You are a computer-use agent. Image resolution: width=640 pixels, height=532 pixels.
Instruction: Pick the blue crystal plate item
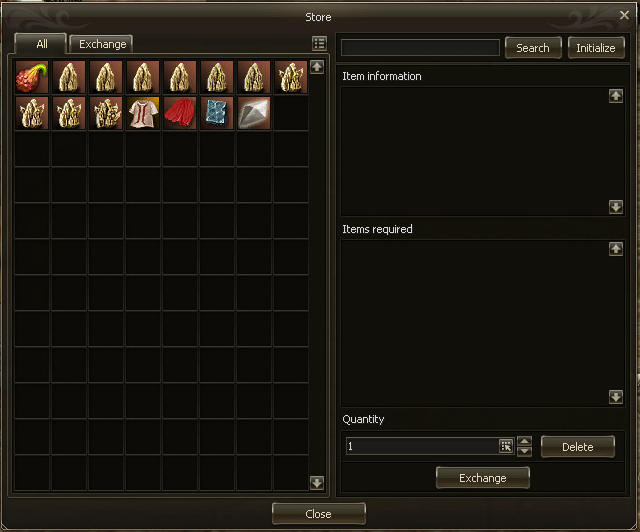(218, 114)
